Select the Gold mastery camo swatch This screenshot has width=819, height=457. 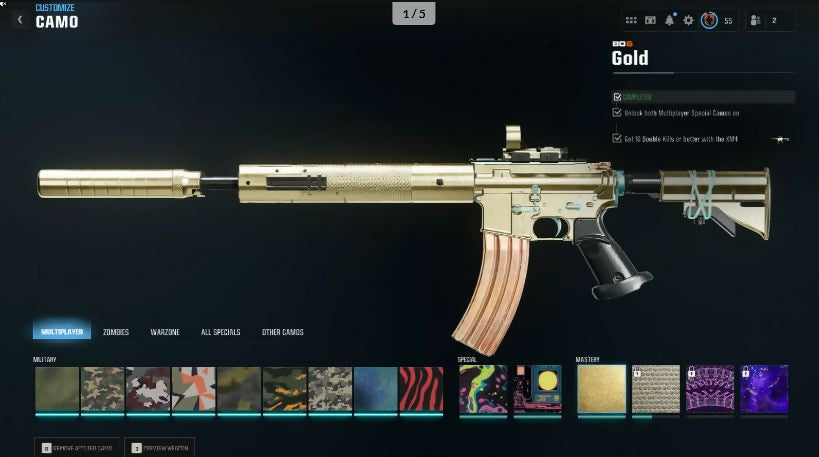click(601, 389)
